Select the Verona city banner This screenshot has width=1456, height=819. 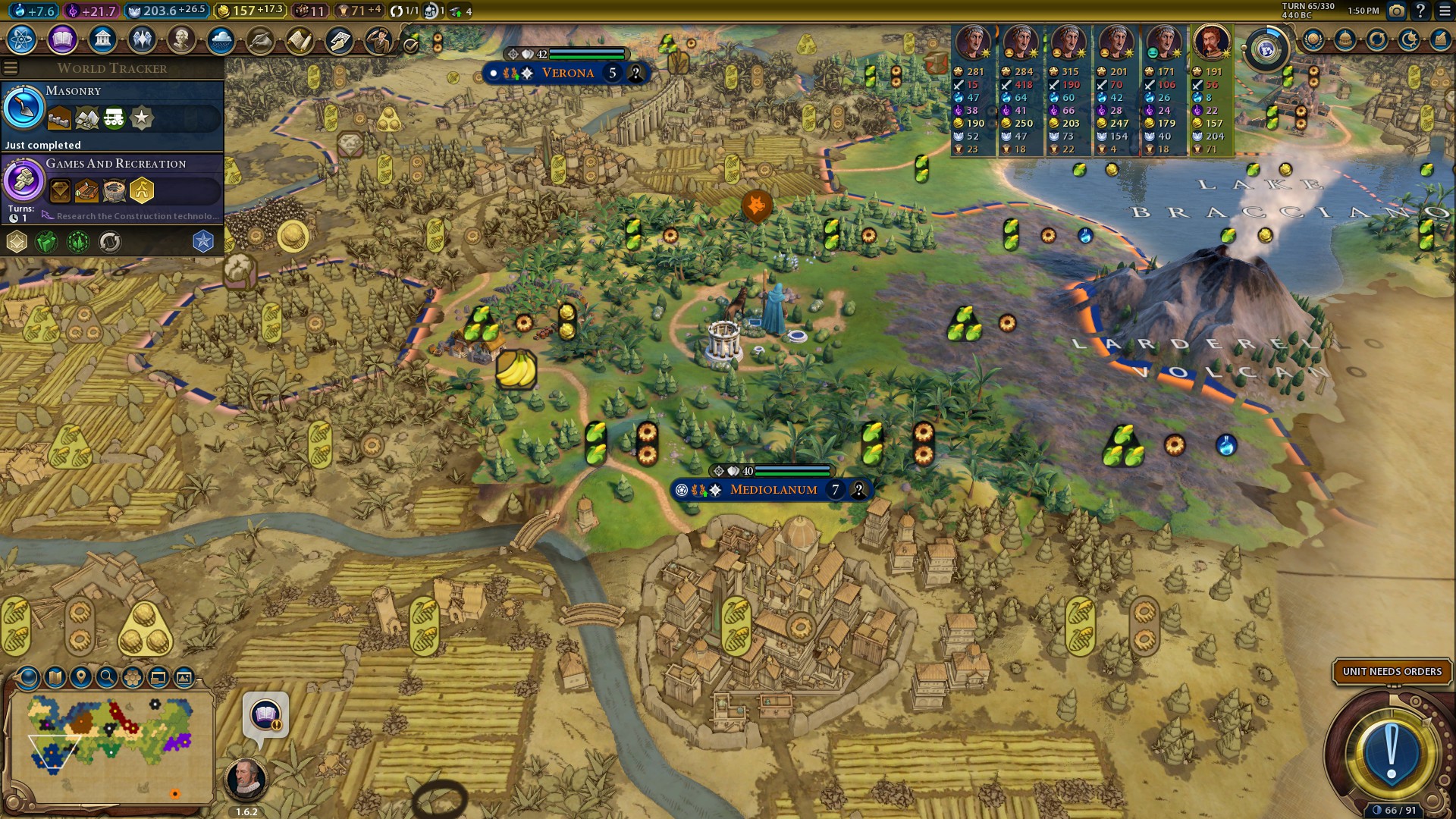[567, 74]
